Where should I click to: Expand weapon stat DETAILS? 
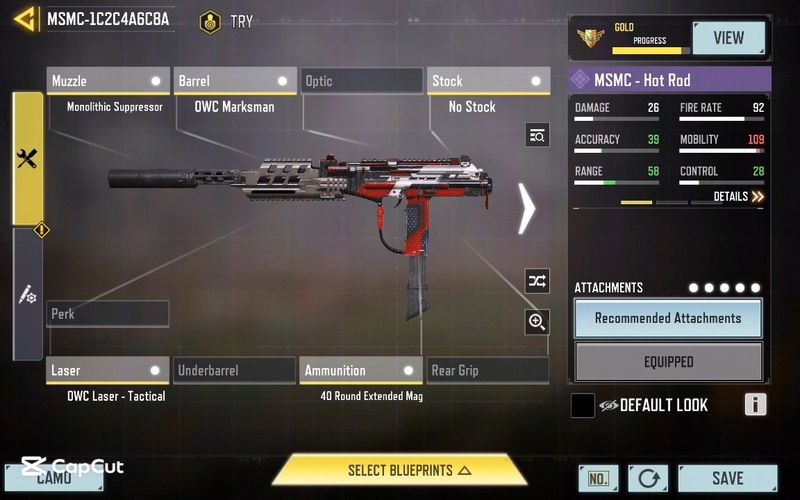tap(739, 197)
